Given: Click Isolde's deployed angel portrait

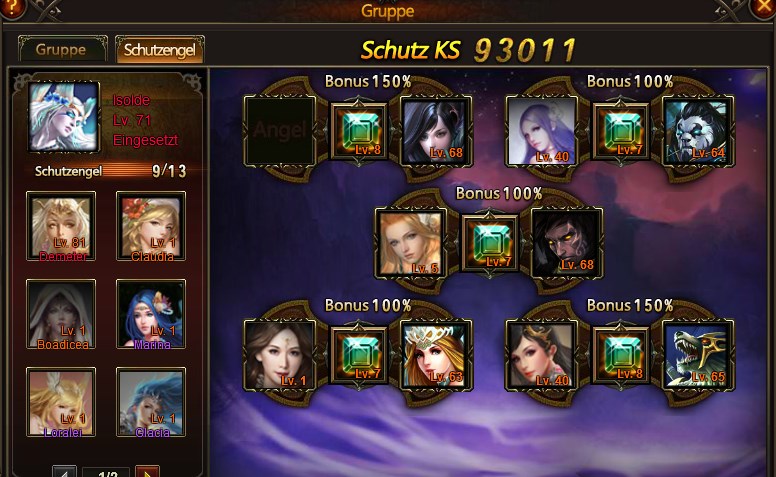Looking at the screenshot, I should click(x=64, y=116).
